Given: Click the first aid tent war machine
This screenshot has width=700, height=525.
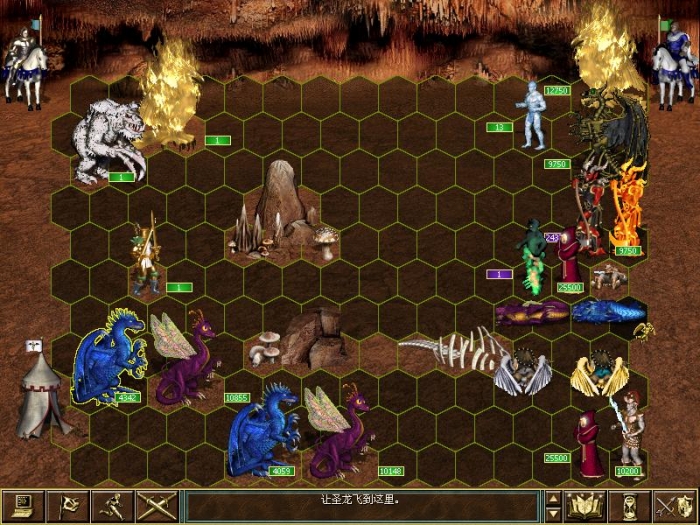Looking at the screenshot, I should pos(42,390).
